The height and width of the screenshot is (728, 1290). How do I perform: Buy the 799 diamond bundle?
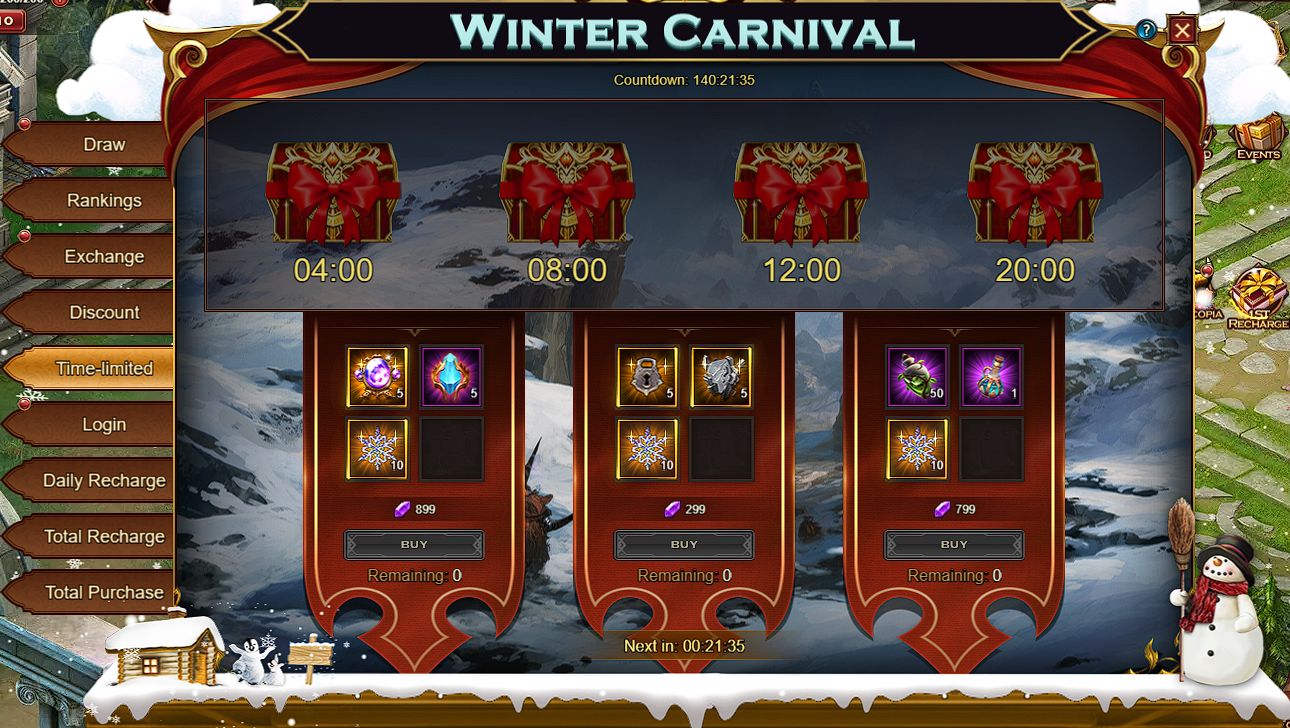tap(954, 545)
